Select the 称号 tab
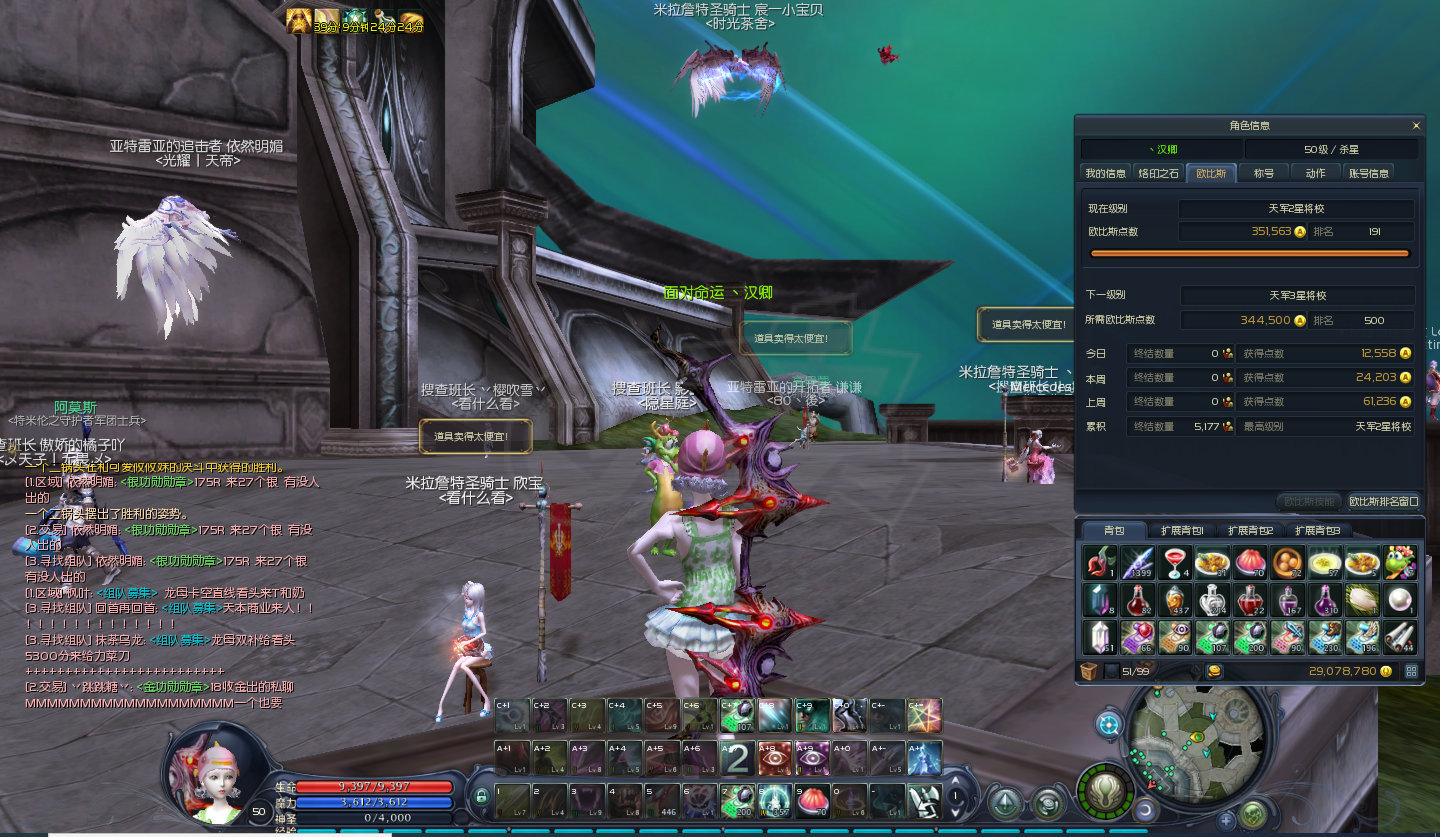The width and height of the screenshot is (1440, 837). [x=1264, y=173]
